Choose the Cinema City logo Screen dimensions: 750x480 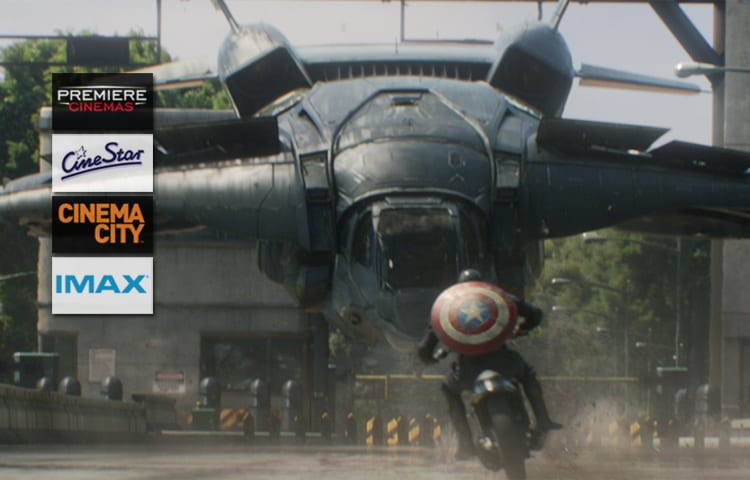(x=102, y=224)
